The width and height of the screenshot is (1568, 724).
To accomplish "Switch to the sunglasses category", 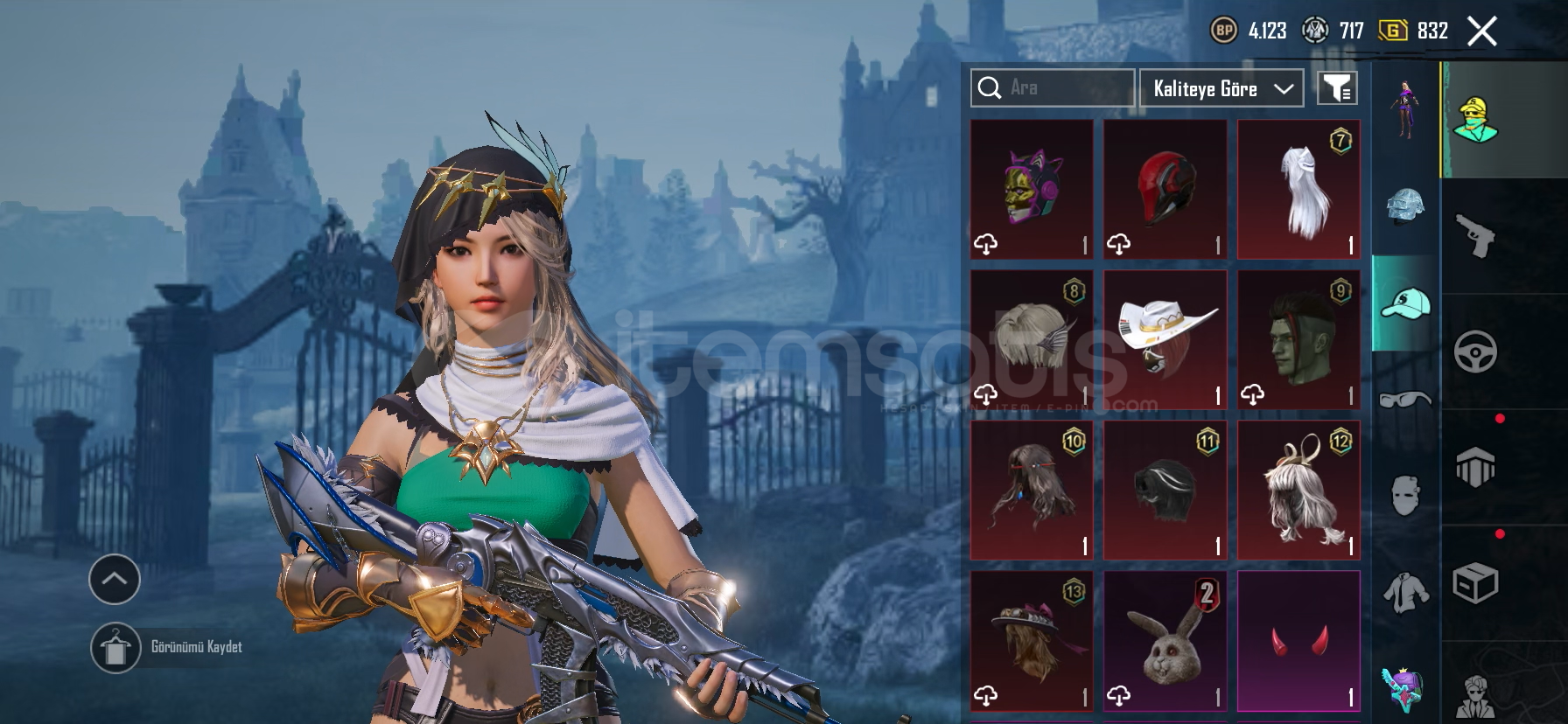I will pyautogui.click(x=1405, y=400).
